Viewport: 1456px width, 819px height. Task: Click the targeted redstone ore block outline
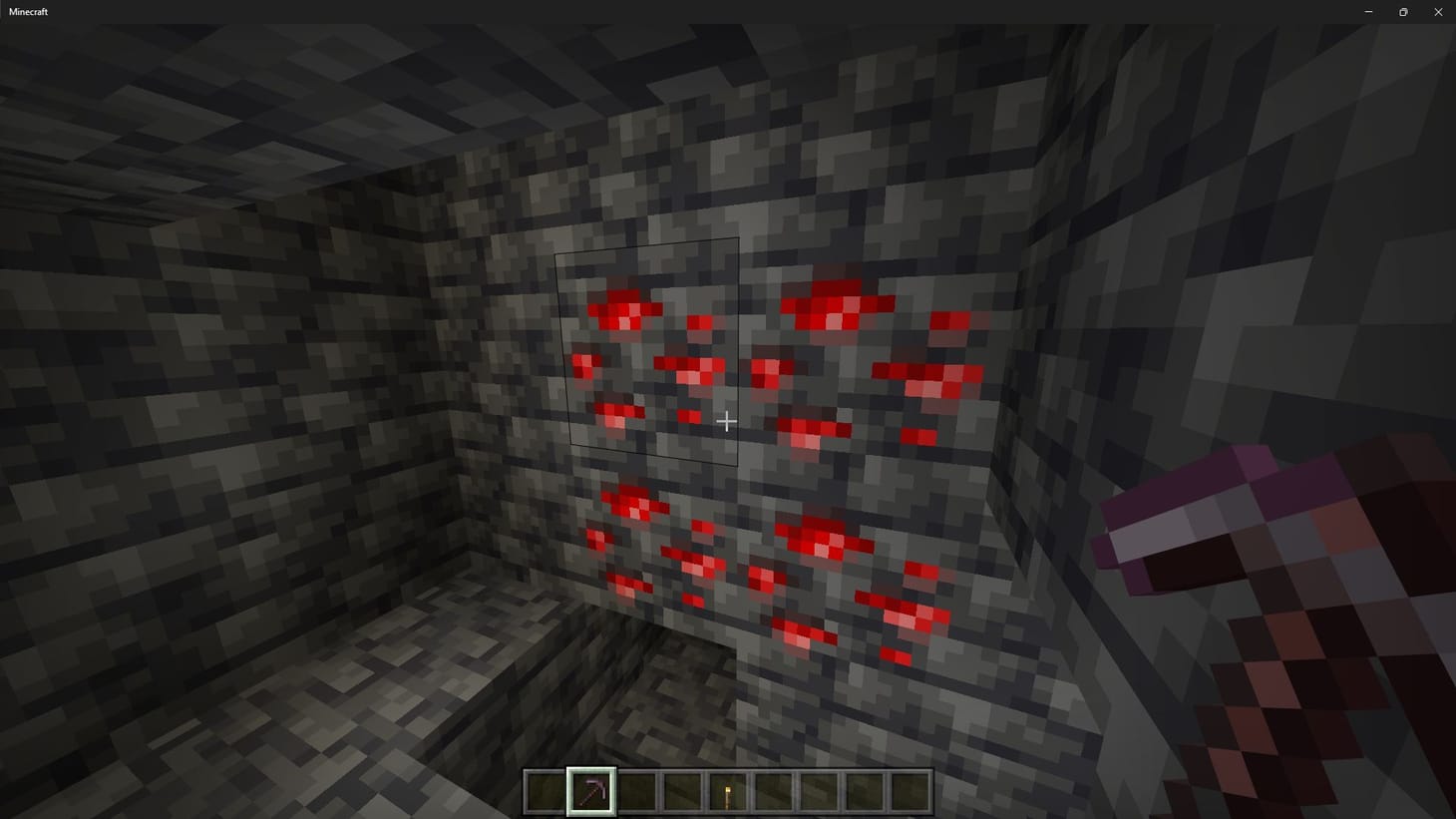click(x=646, y=351)
